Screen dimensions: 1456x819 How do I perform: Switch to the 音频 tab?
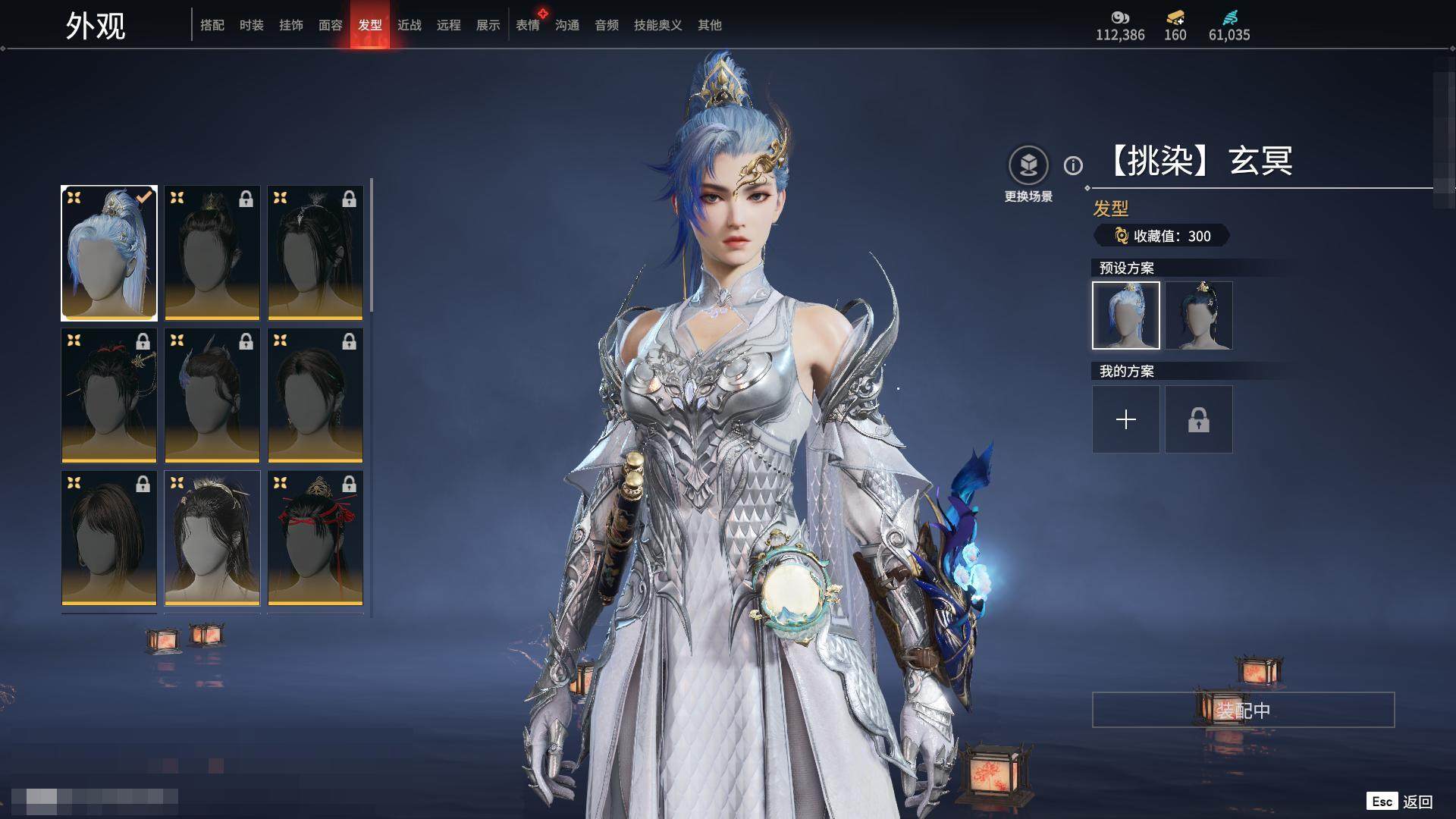click(x=607, y=25)
